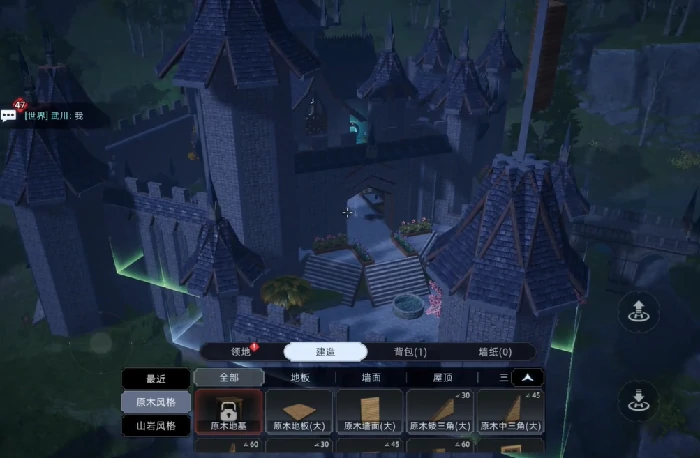700x458 pixels.
Task: Select the locked 原木地基 slot
Action: [229, 412]
